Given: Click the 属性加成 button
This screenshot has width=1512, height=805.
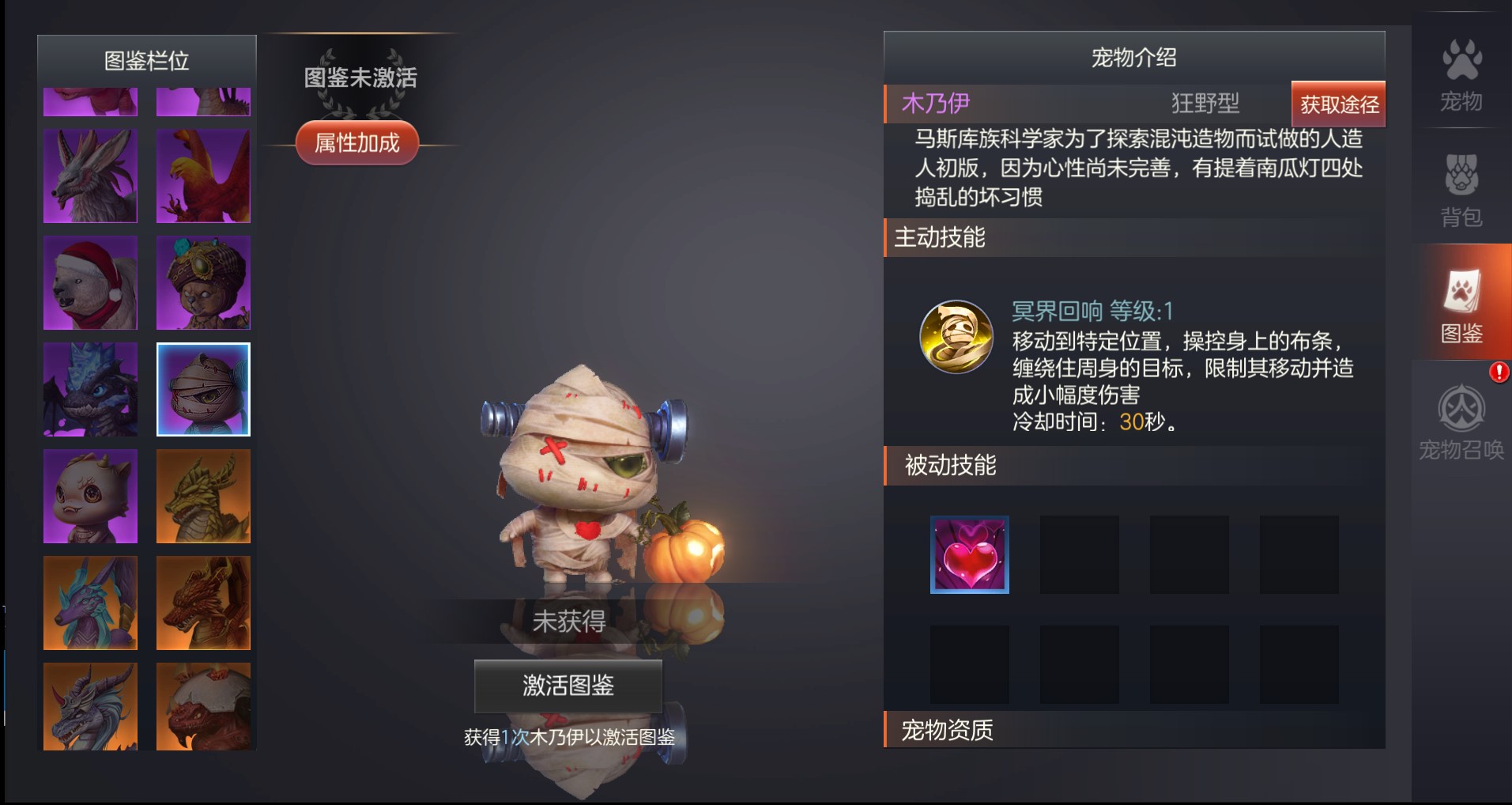Looking at the screenshot, I should 357,143.
